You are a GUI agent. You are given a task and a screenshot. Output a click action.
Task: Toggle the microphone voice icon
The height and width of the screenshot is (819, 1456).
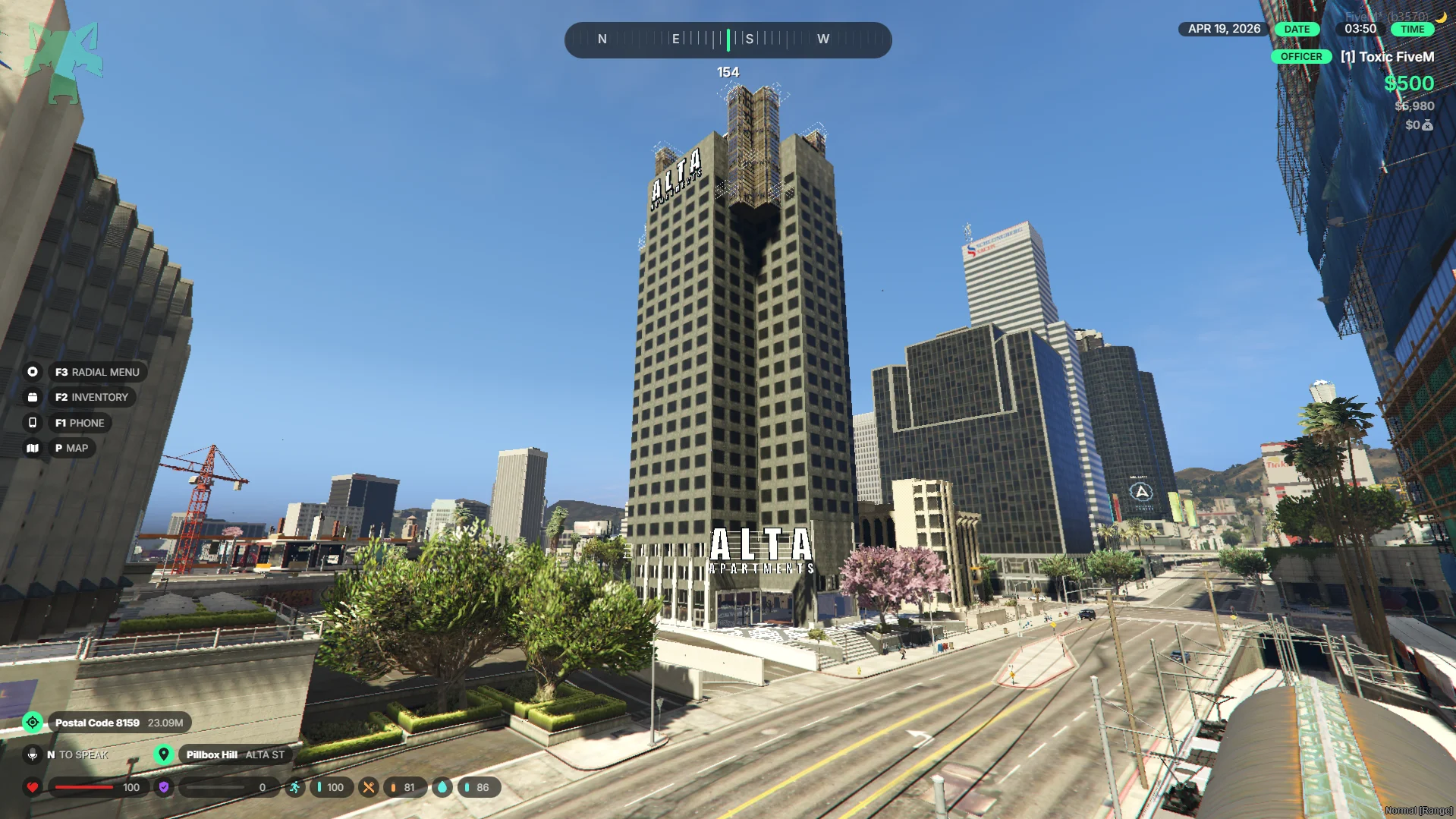(x=33, y=754)
